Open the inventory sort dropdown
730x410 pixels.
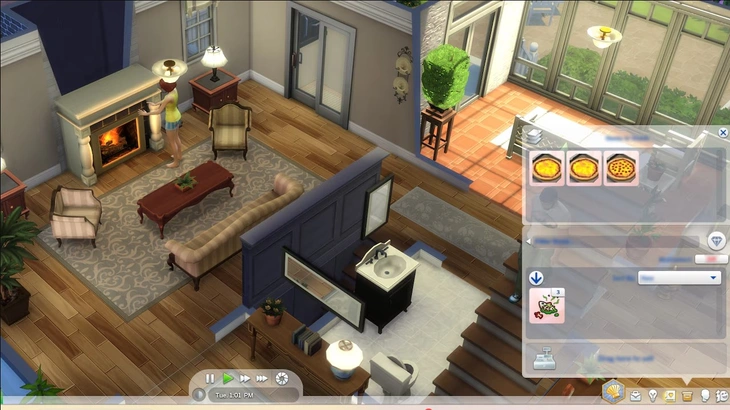pos(679,277)
